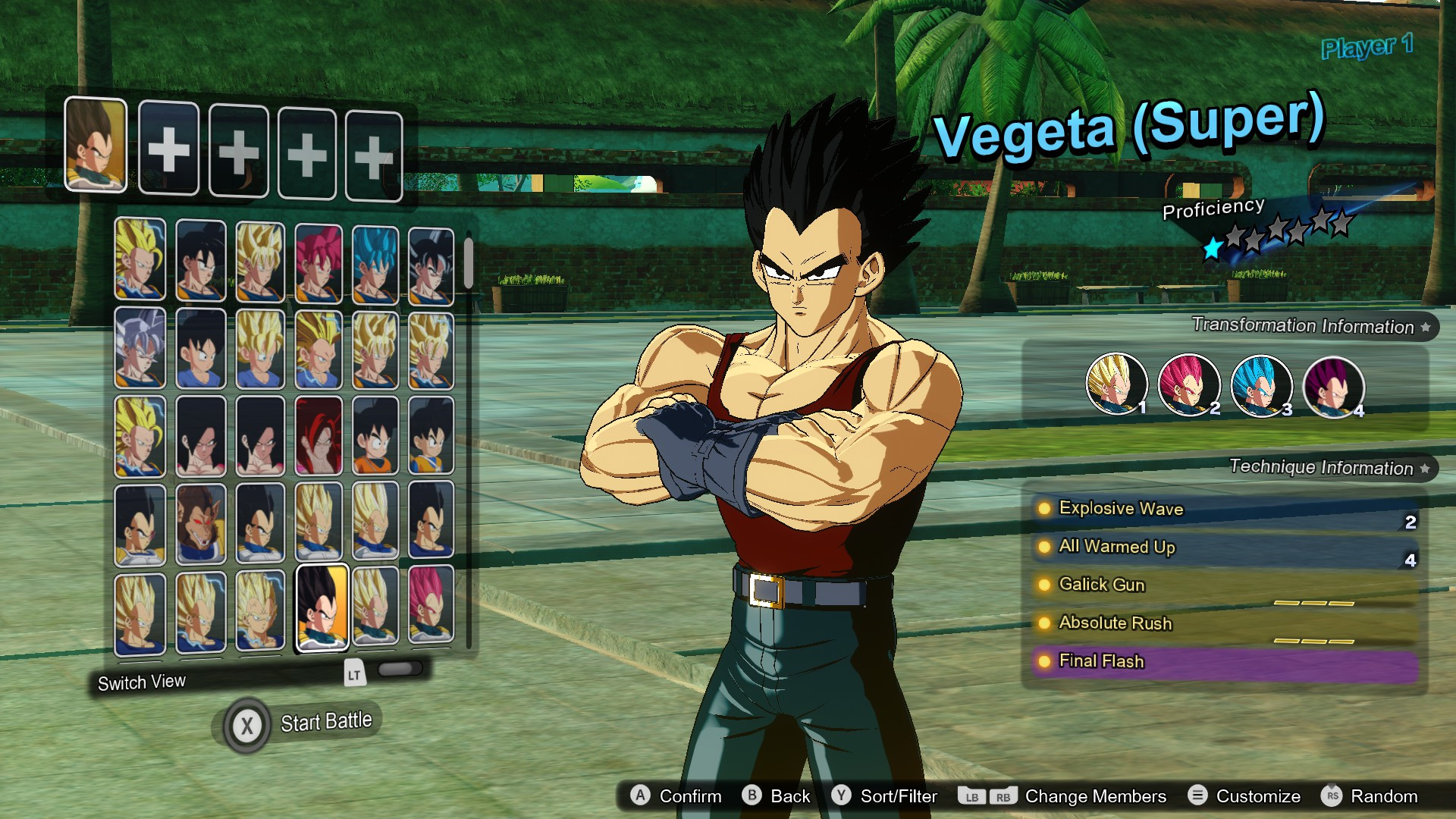1456x819 pixels.
Task: Select the Super Saiyan 4 Gogeta portrait
Action: coord(321,438)
